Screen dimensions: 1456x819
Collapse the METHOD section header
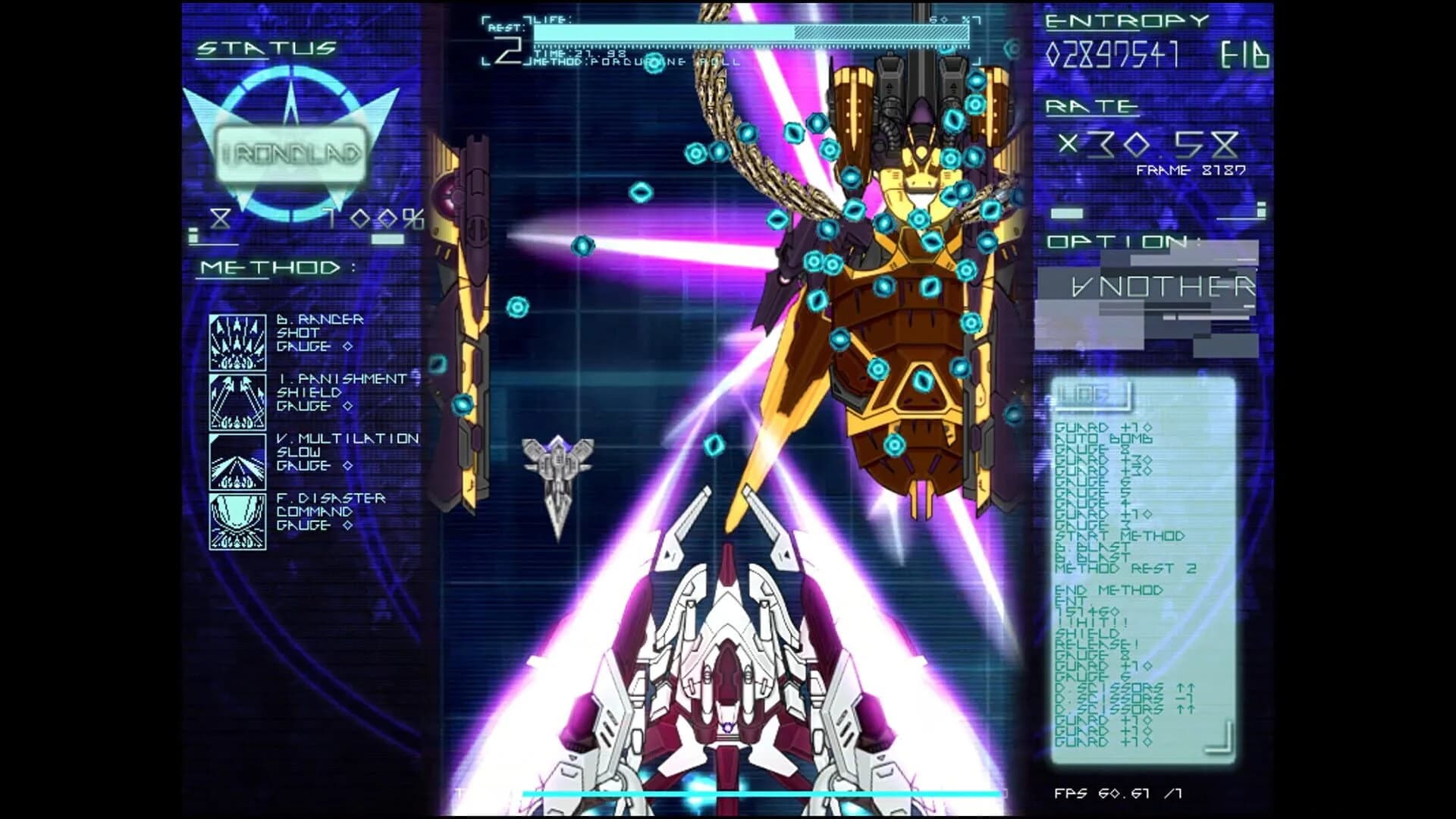coord(269,267)
